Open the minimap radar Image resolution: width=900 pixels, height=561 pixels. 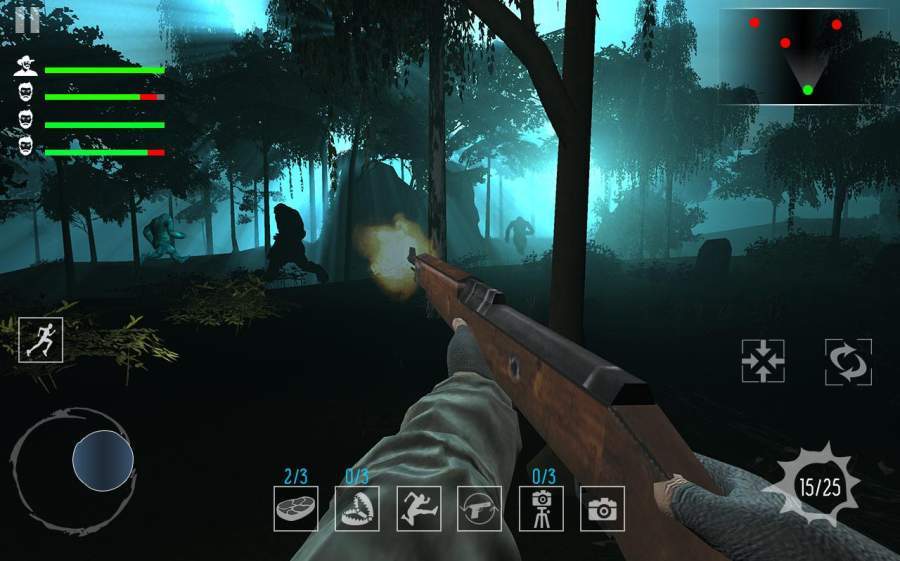795,57
